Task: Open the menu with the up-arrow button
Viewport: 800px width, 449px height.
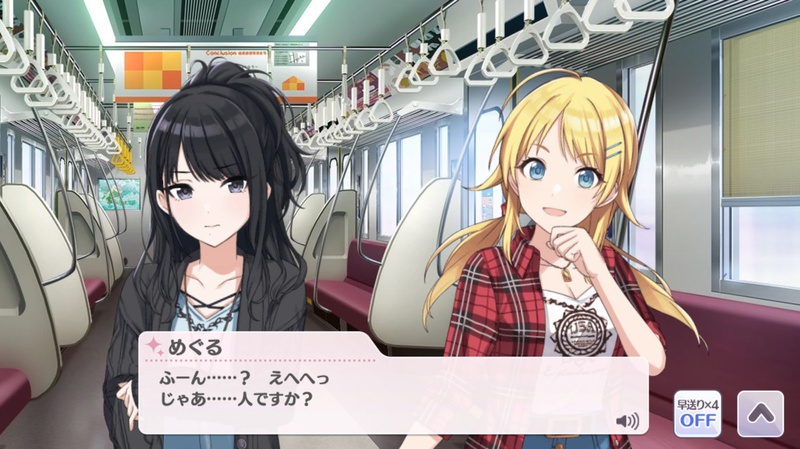Action: pyautogui.click(x=759, y=412)
